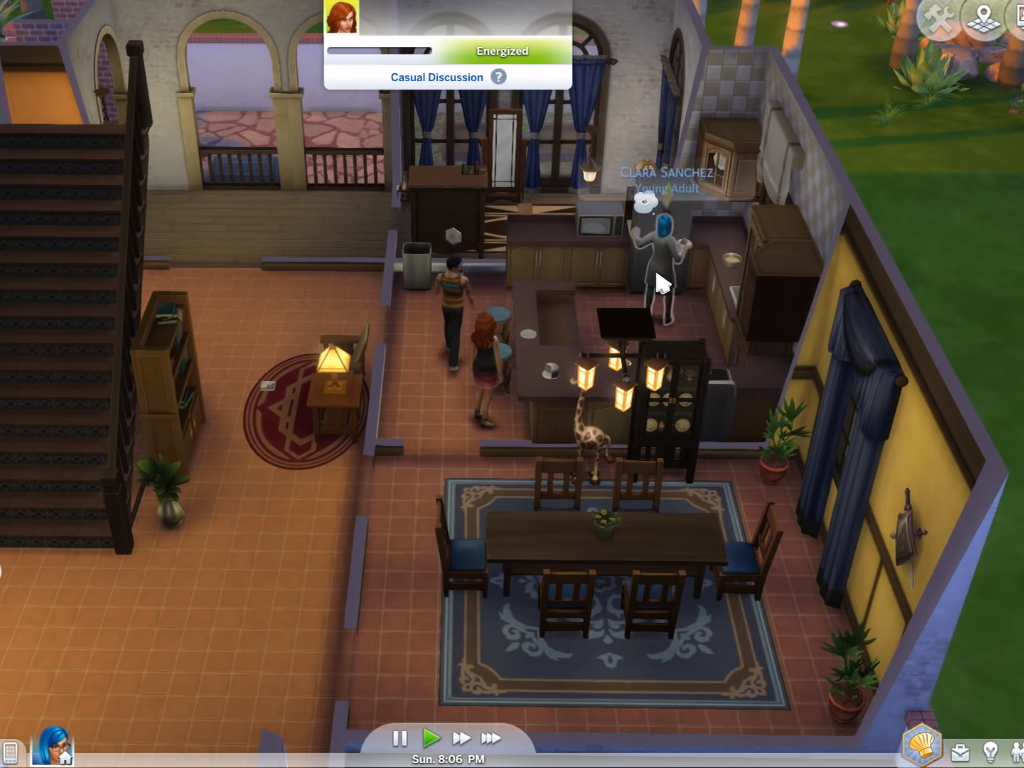The image size is (1024, 768).
Task: Open the phone icon
Action: click(10, 752)
